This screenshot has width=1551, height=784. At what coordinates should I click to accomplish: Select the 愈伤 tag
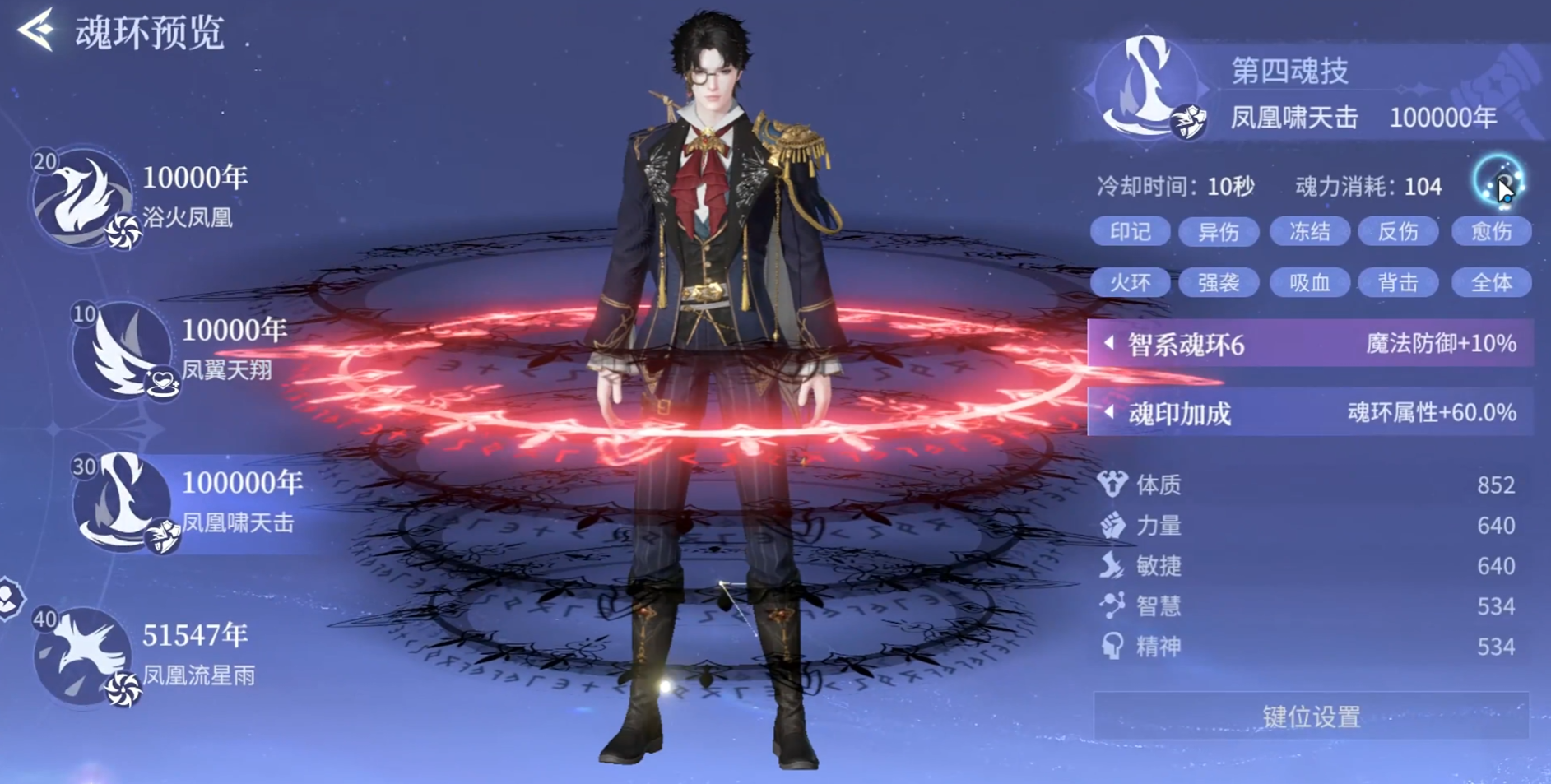tap(1491, 232)
